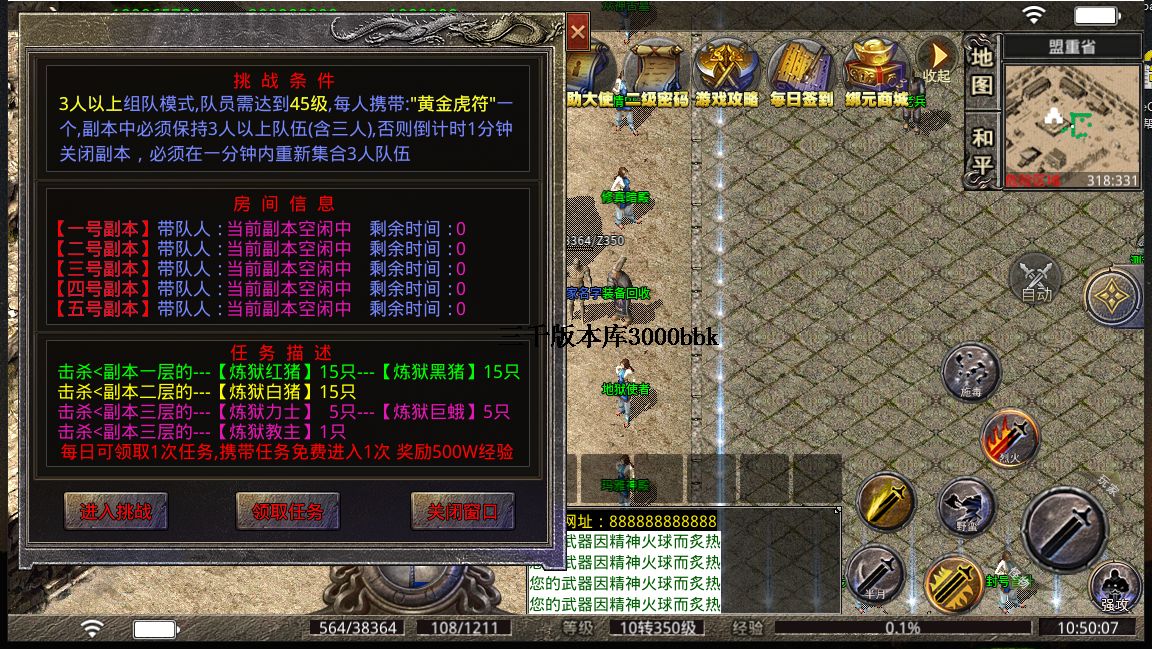Cast the 施毒 poison skill
The height and width of the screenshot is (649, 1152).
point(970,372)
